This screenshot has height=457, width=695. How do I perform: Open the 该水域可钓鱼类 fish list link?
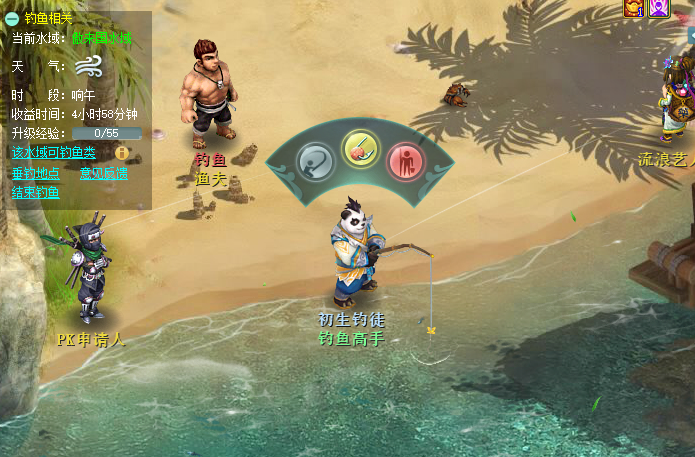coord(53,153)
